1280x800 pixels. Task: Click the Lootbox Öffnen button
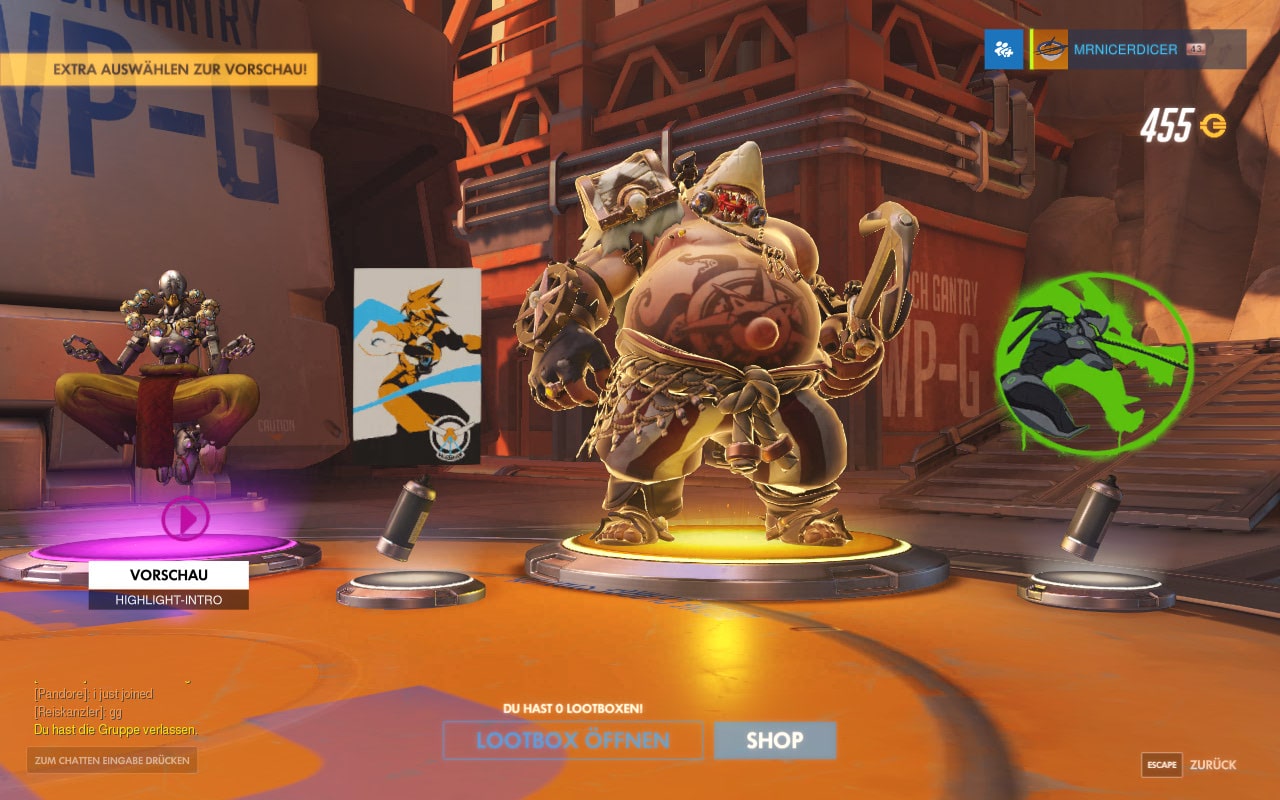coord(573,741)
